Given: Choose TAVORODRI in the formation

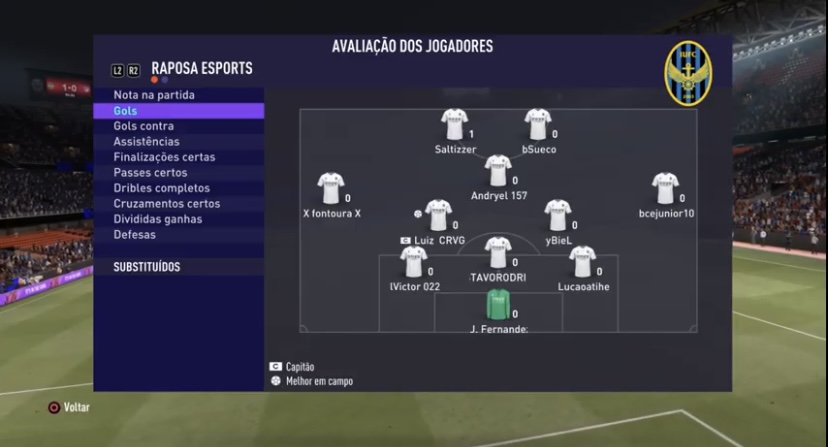Looking at the screenshot, I should (498, 252).
